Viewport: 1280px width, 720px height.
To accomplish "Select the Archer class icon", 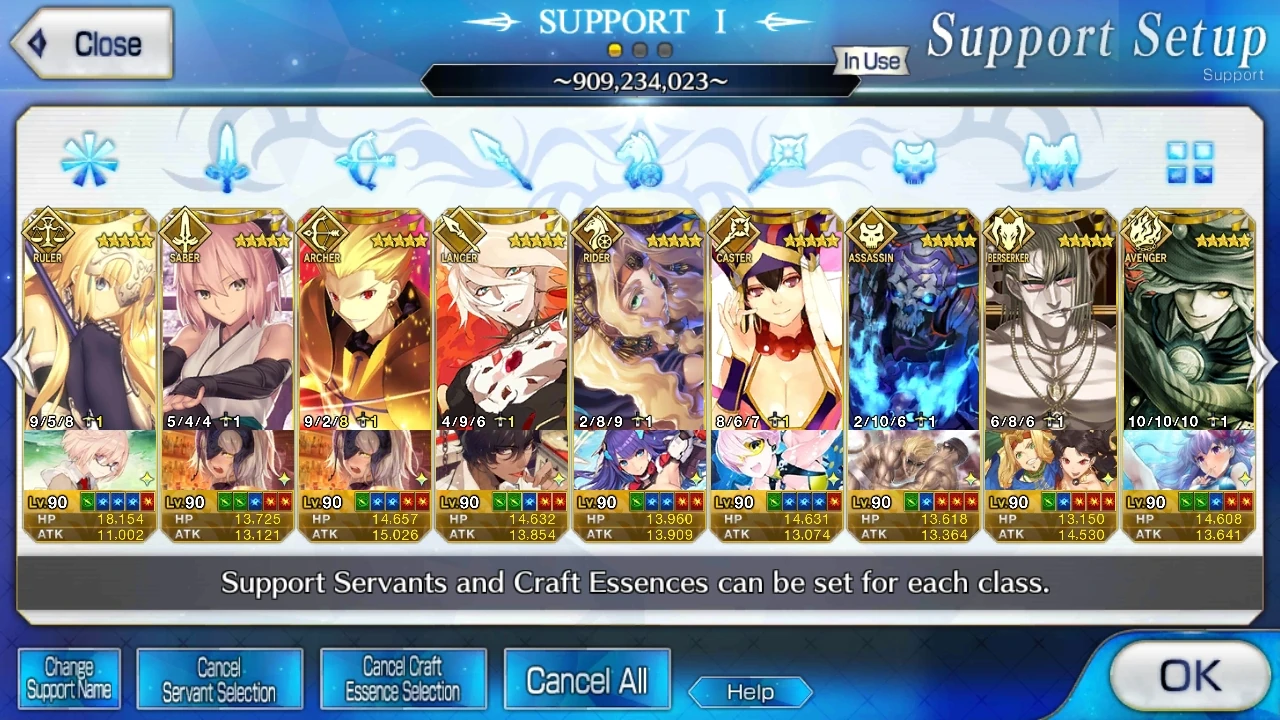I will 365,160.
